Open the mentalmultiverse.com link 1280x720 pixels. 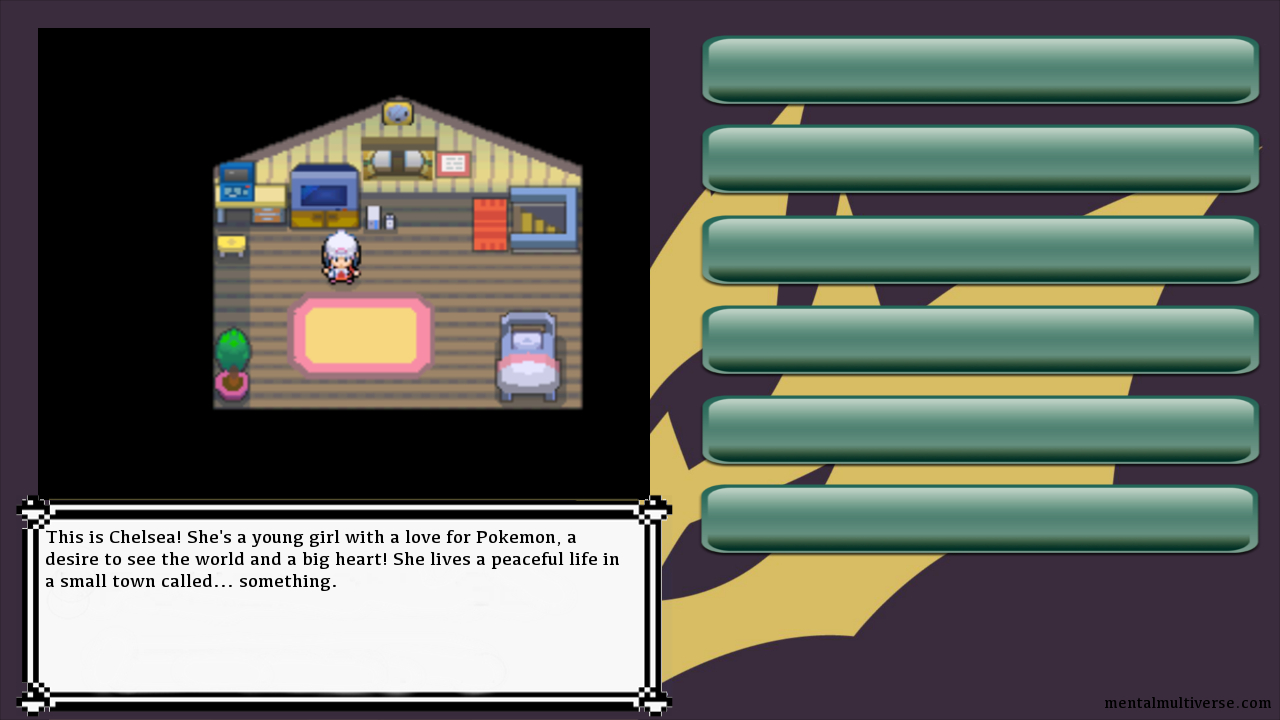[1187, 703]
